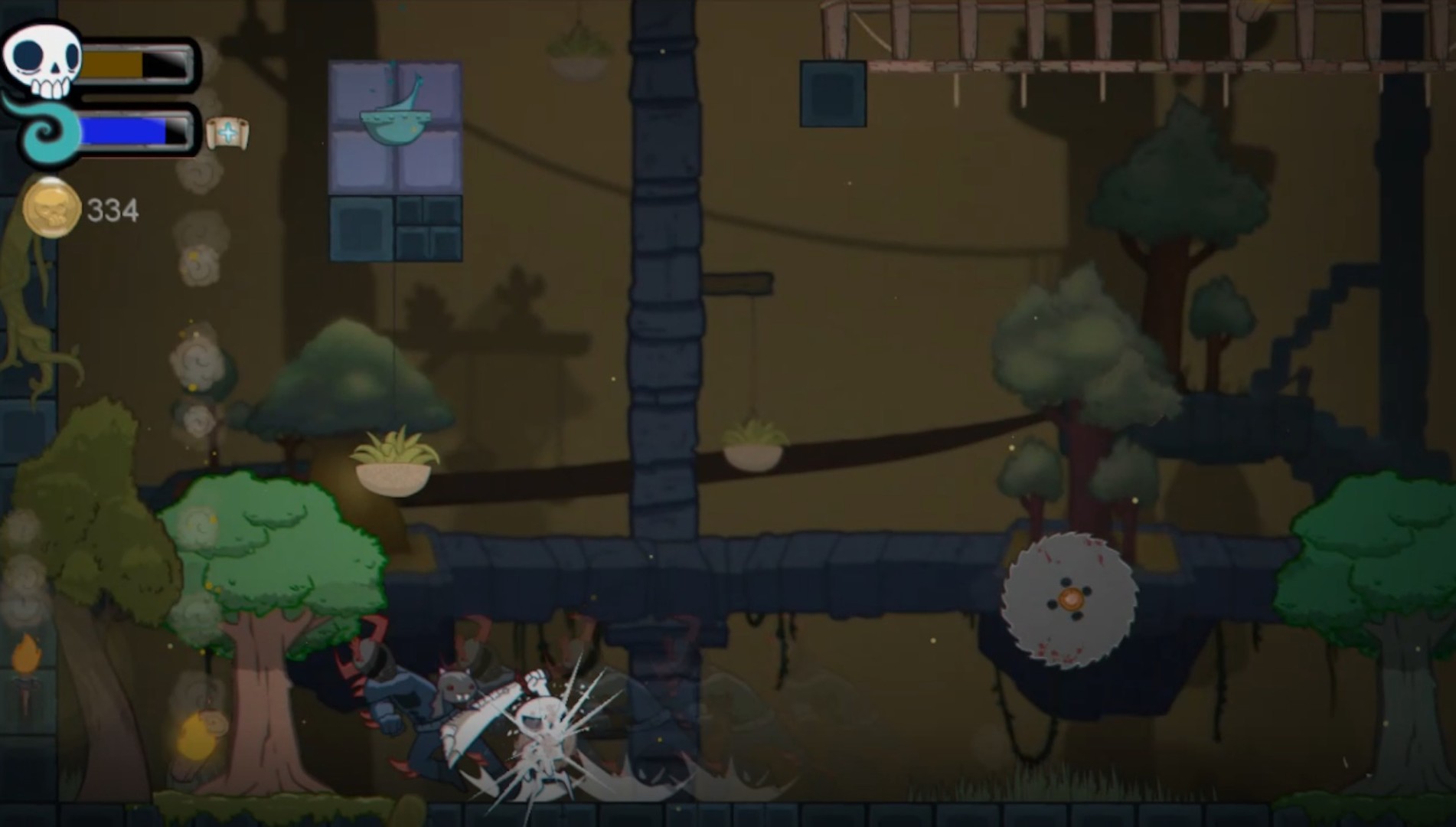Click the dark square block near the bridge
Image resolution: width=1456 pixels, height=827 pixels.
coord(833,93)
